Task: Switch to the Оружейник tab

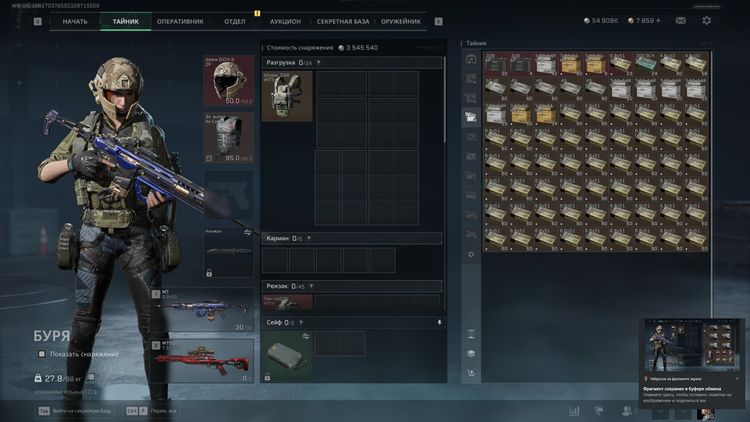Action: pyautogui.click(x=400, y=21)
